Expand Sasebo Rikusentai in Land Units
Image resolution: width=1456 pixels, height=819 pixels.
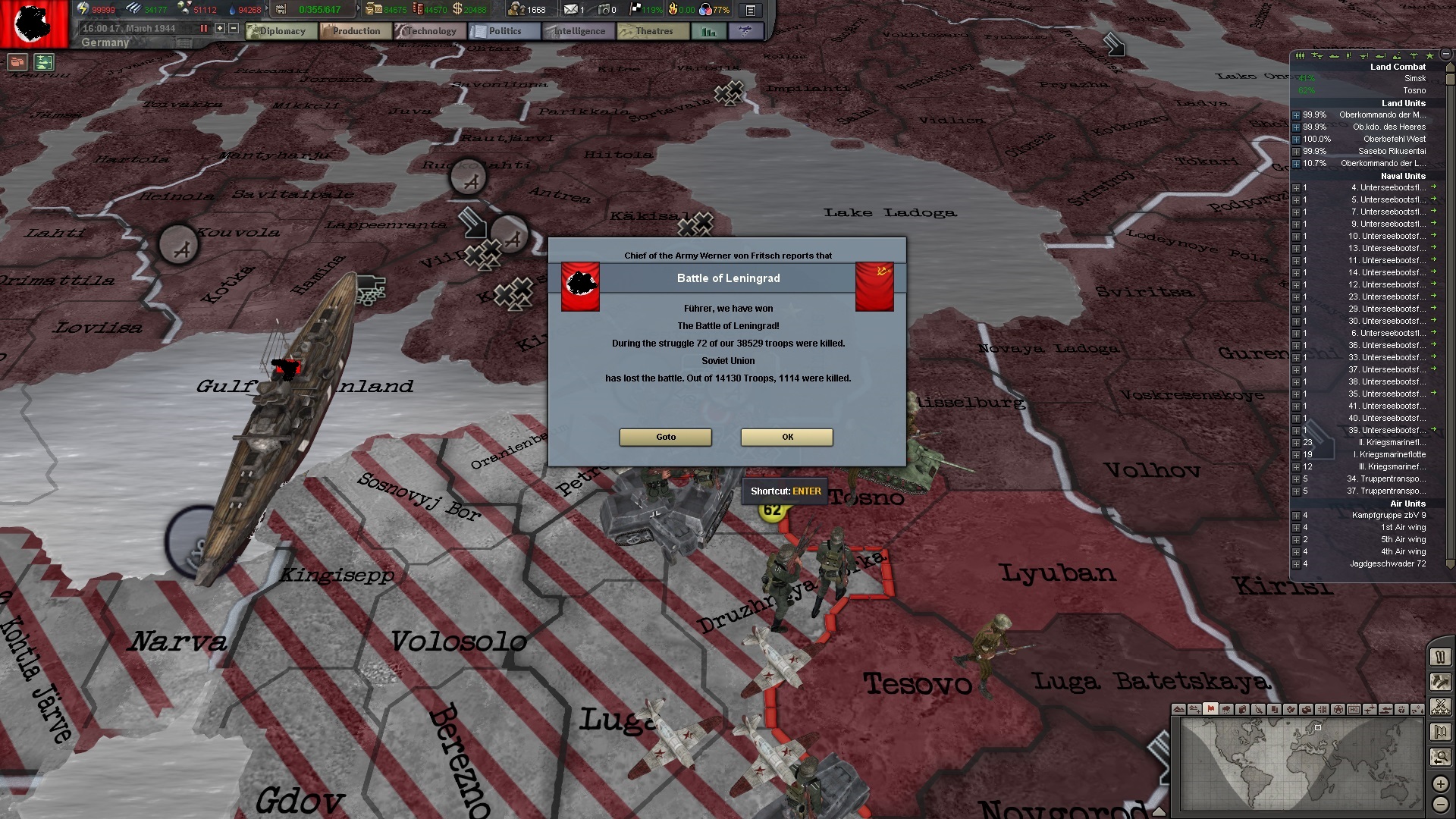coord(1296,151)
